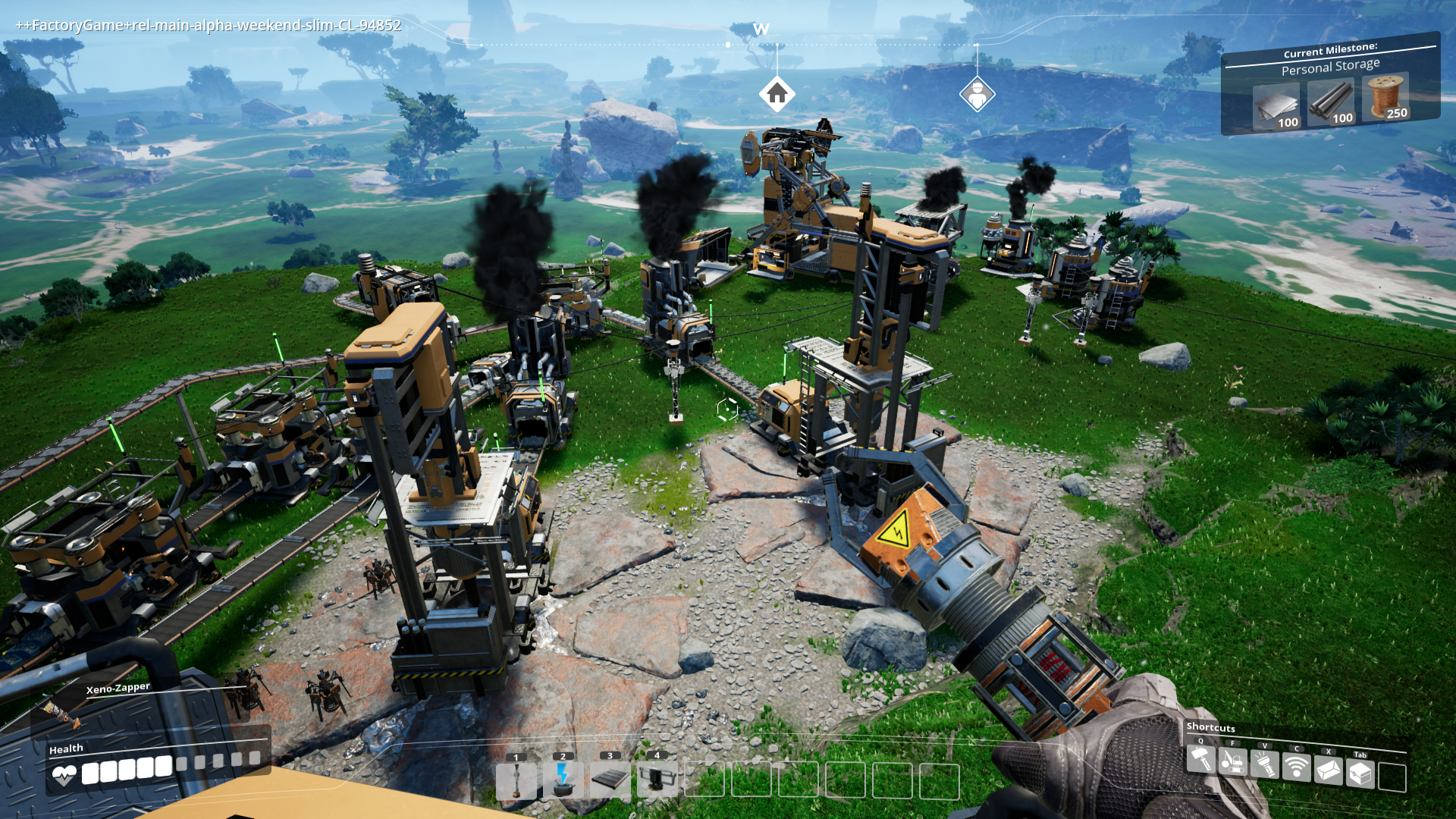Toggle the flashlight shortcut

1265,764
